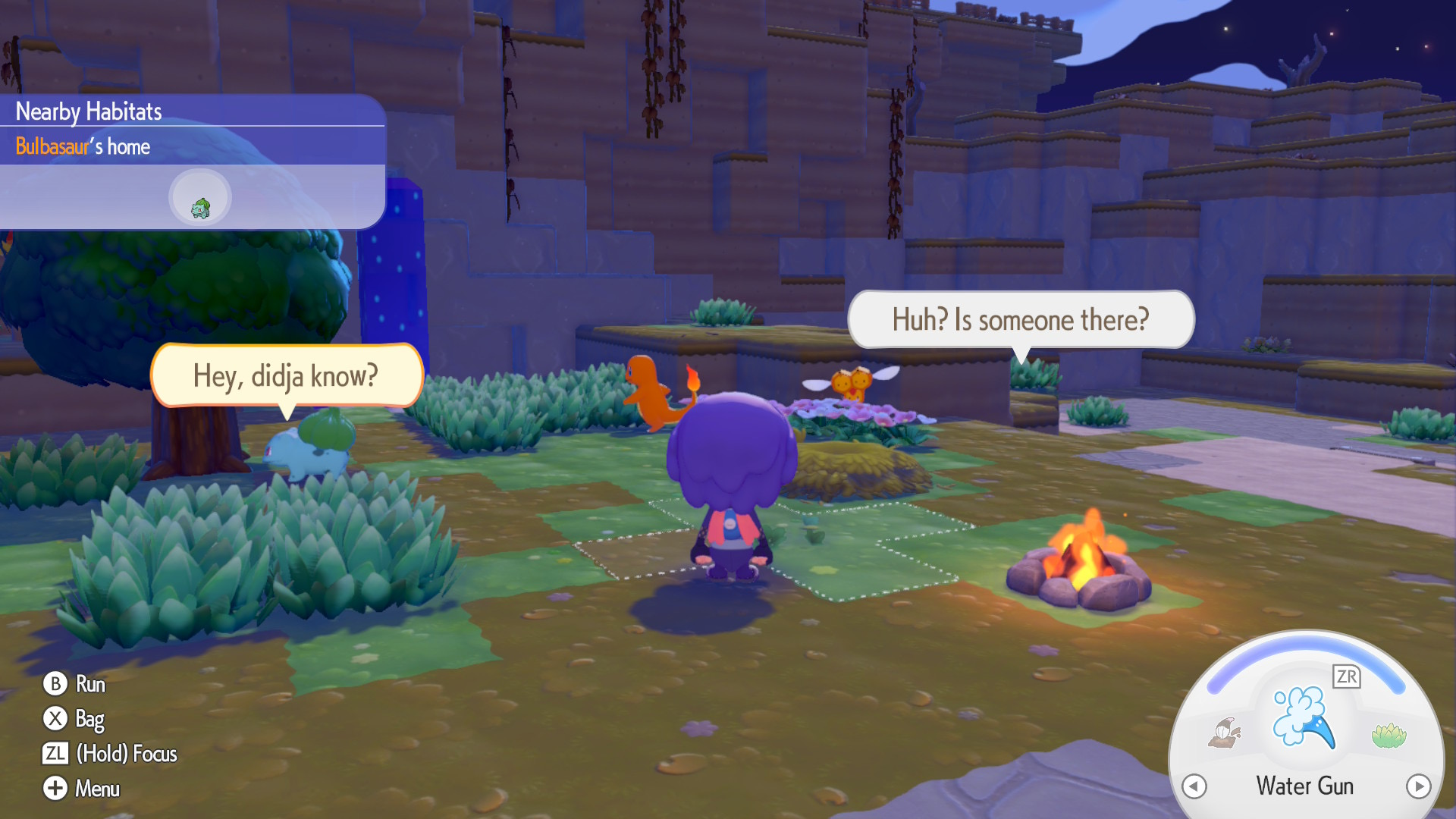Click the Water Gun move name text
This screenshot has width=1456, height=819.
(1304, 786)
